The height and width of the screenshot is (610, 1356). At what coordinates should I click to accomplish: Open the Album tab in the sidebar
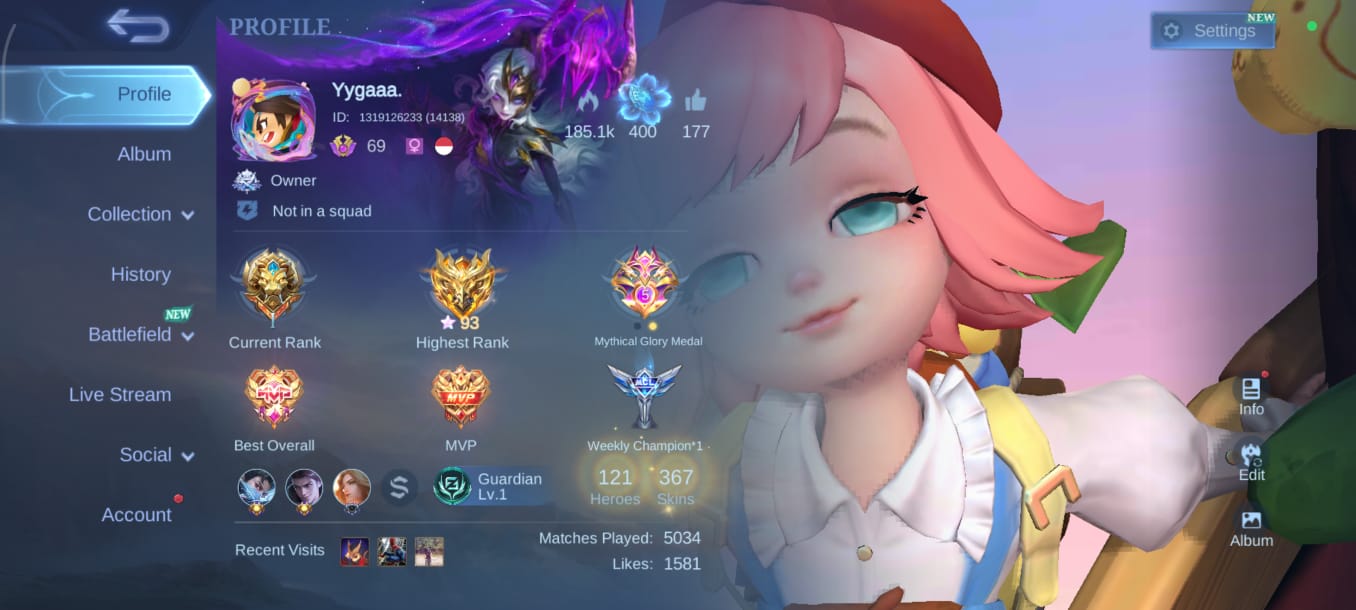coord(144,154)
